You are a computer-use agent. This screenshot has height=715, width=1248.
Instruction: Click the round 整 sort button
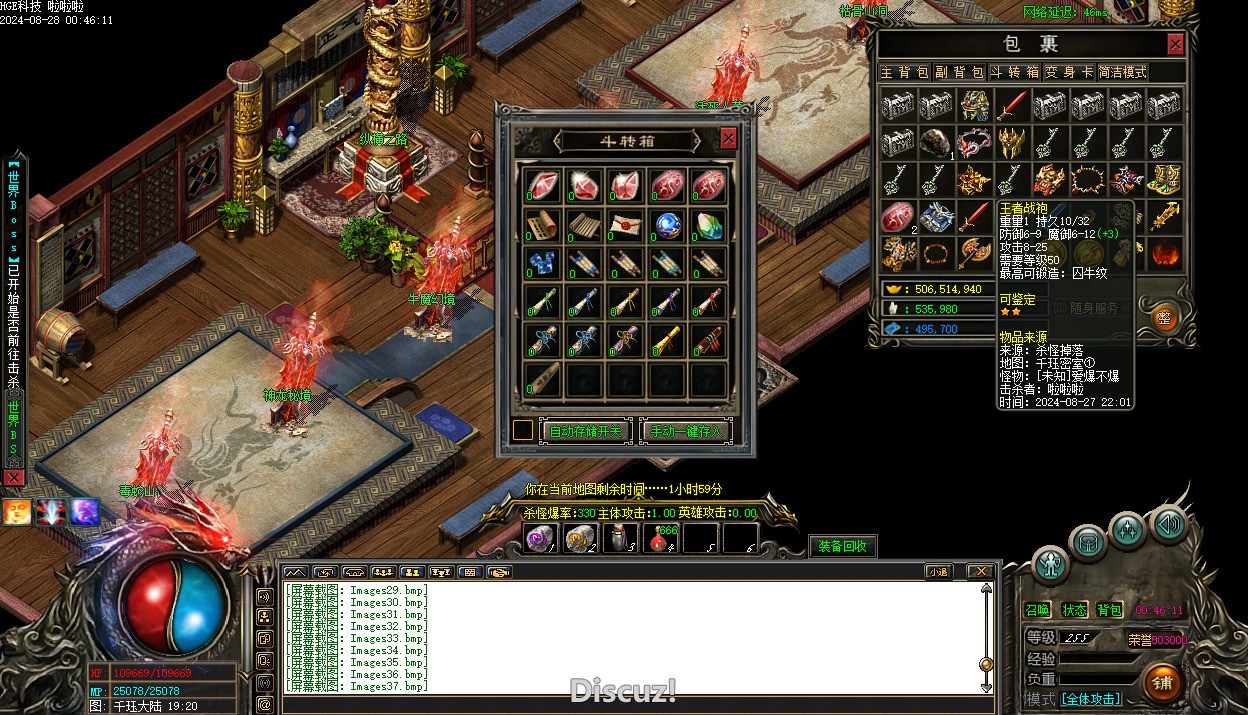click(1163, 317)
